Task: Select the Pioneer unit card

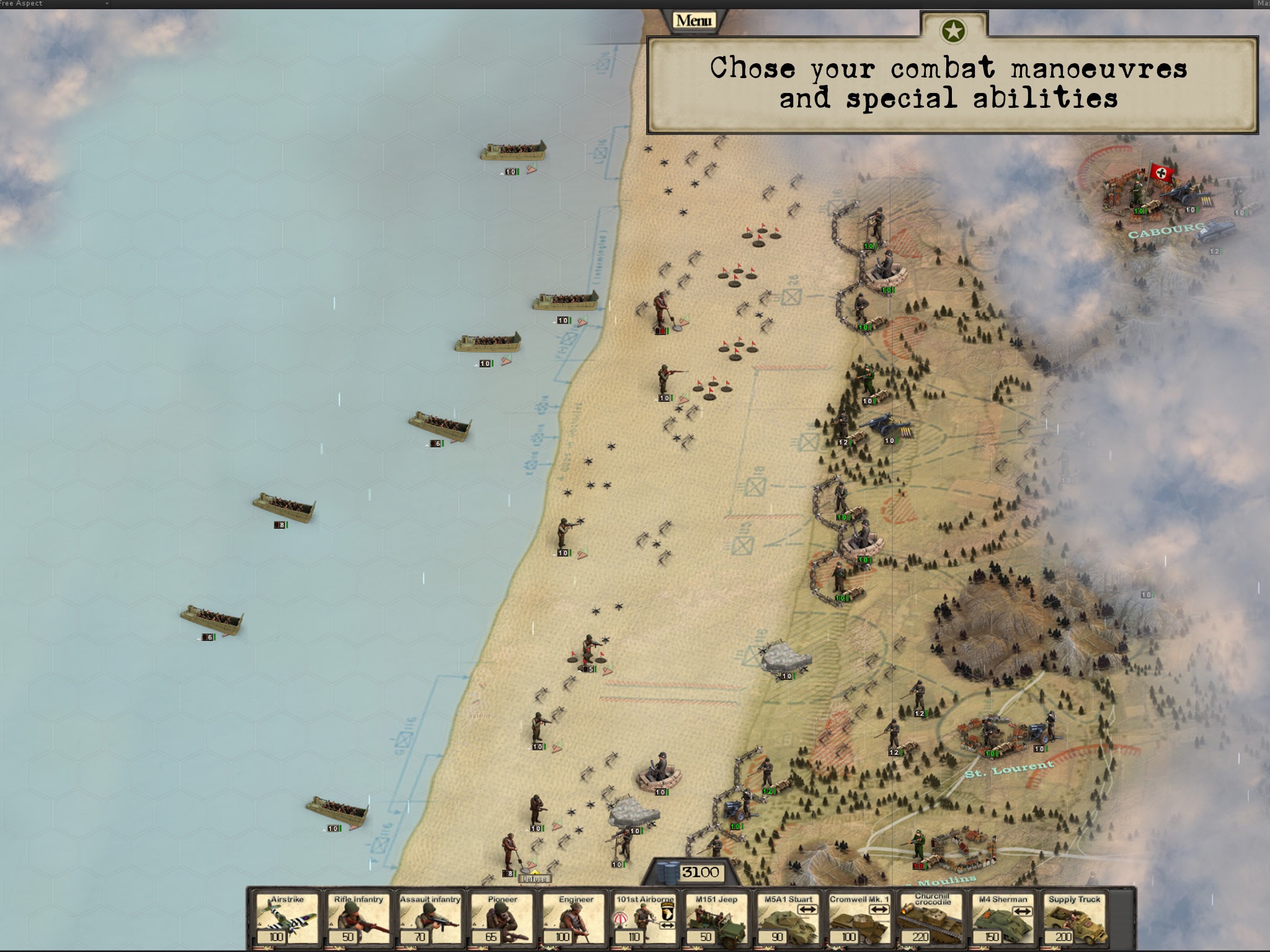Action: 502,919
